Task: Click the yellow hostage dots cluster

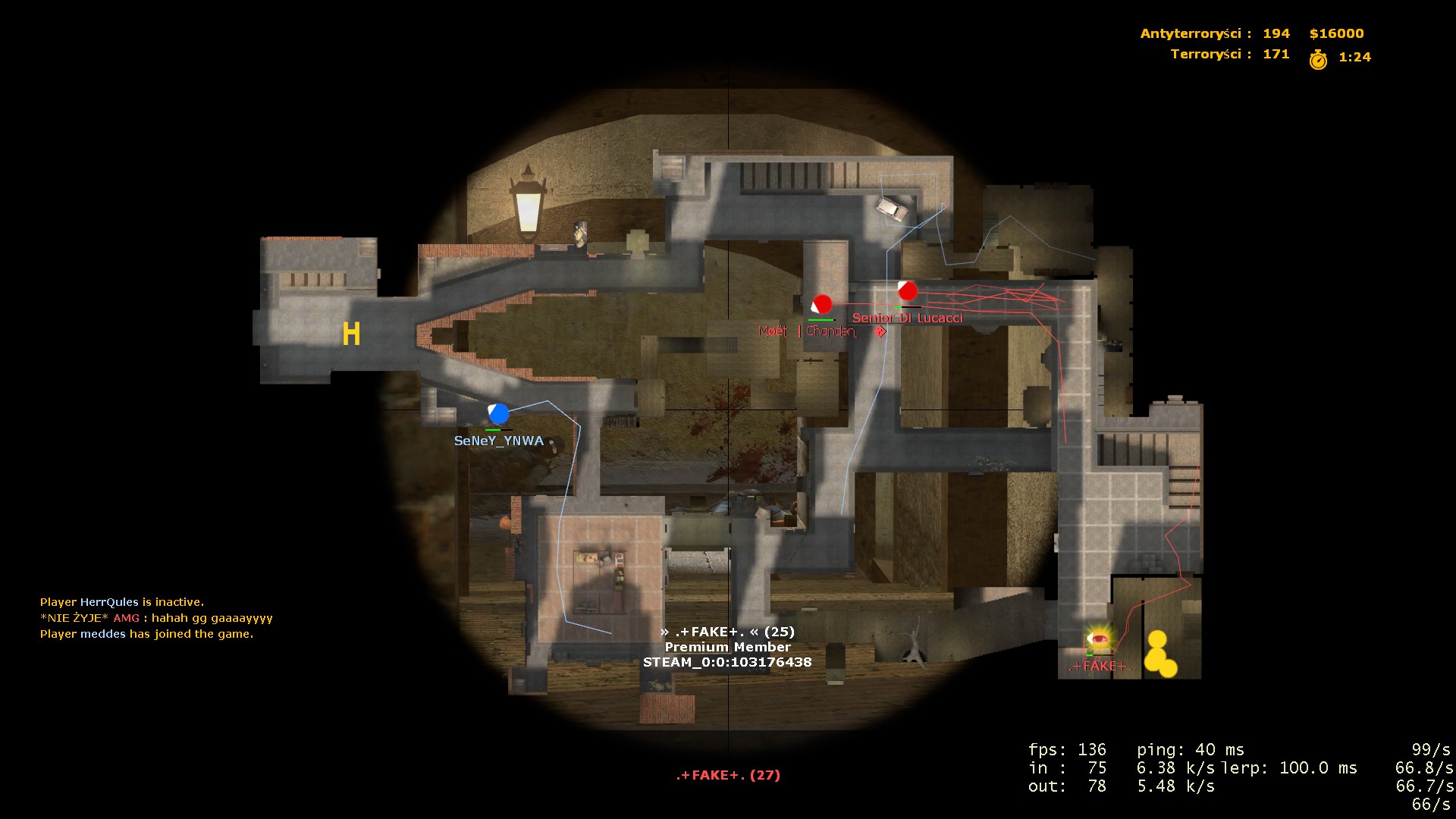Action: [x=1159, y=654]
